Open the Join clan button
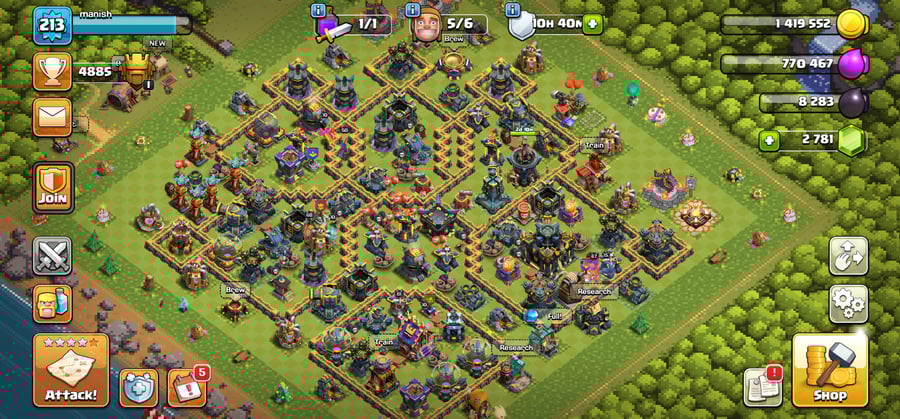 (54, 187)
